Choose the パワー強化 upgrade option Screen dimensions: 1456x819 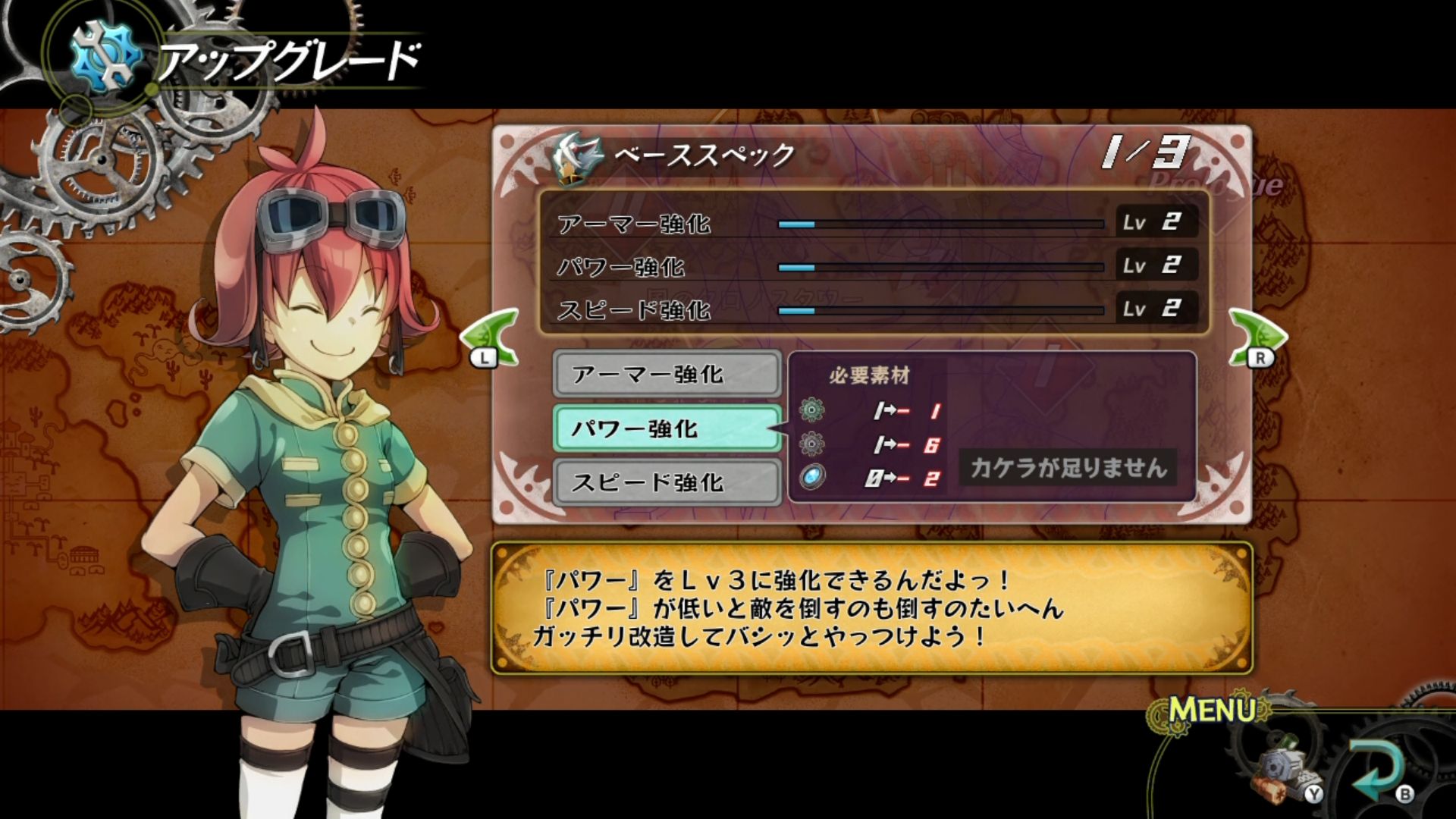(667, 428)
